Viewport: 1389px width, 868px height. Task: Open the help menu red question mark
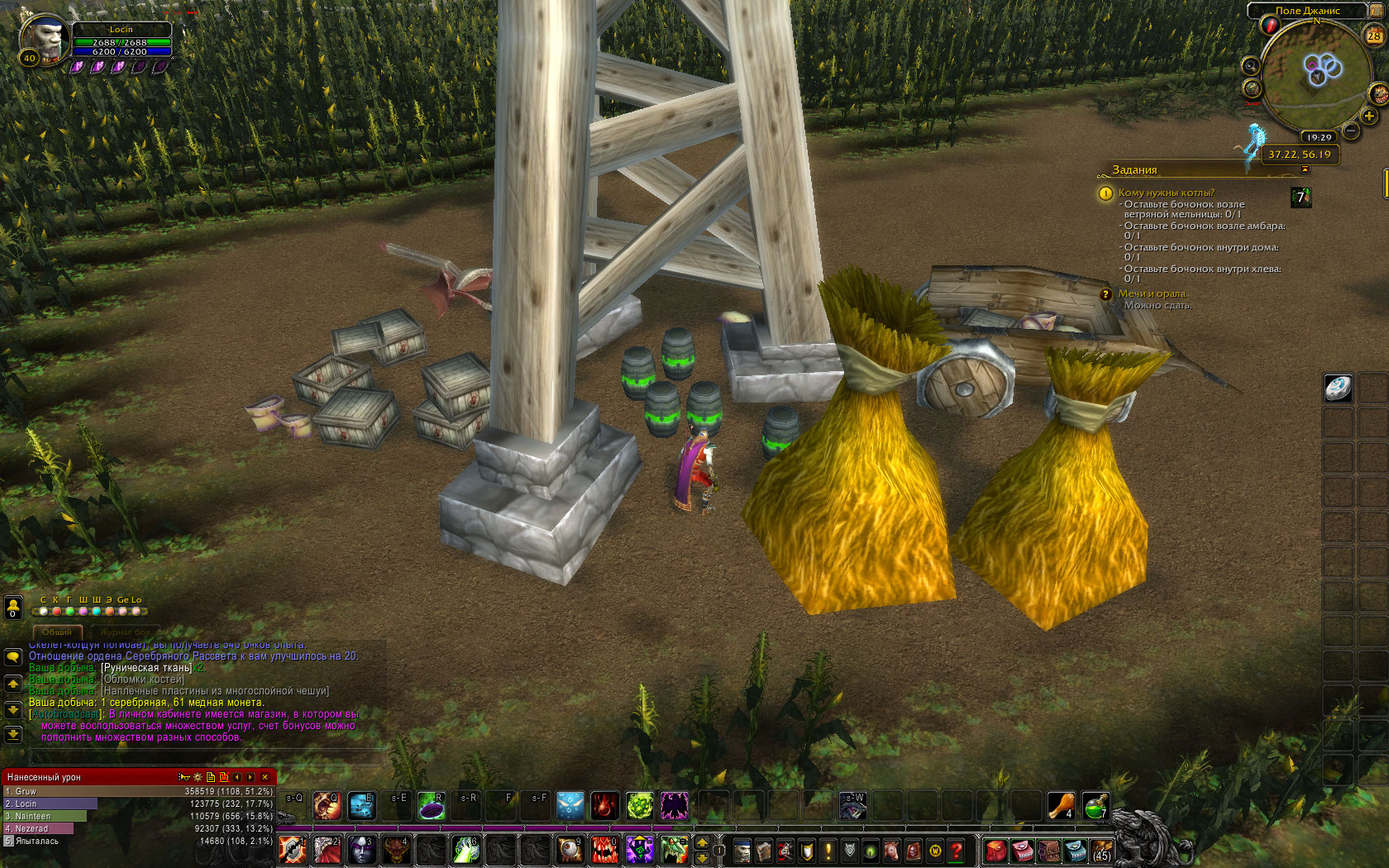tap(957, 850)
